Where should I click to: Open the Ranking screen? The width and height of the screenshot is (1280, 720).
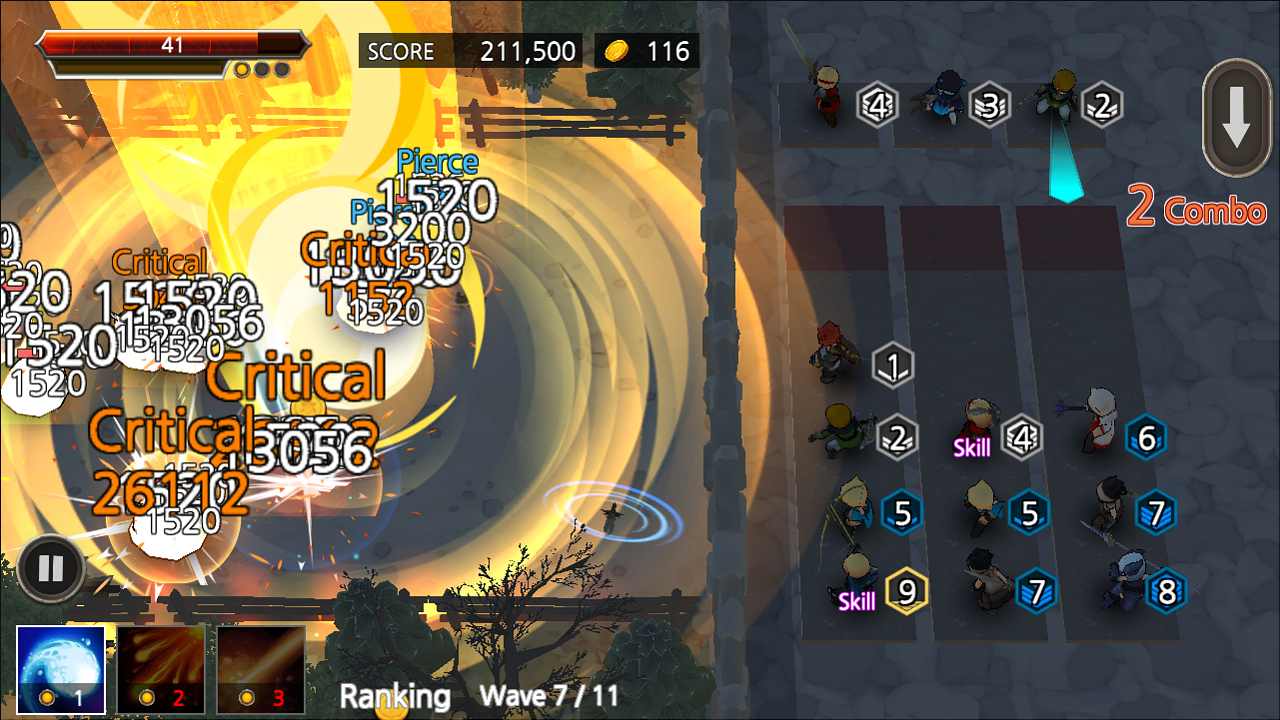(x=395, y=697)
